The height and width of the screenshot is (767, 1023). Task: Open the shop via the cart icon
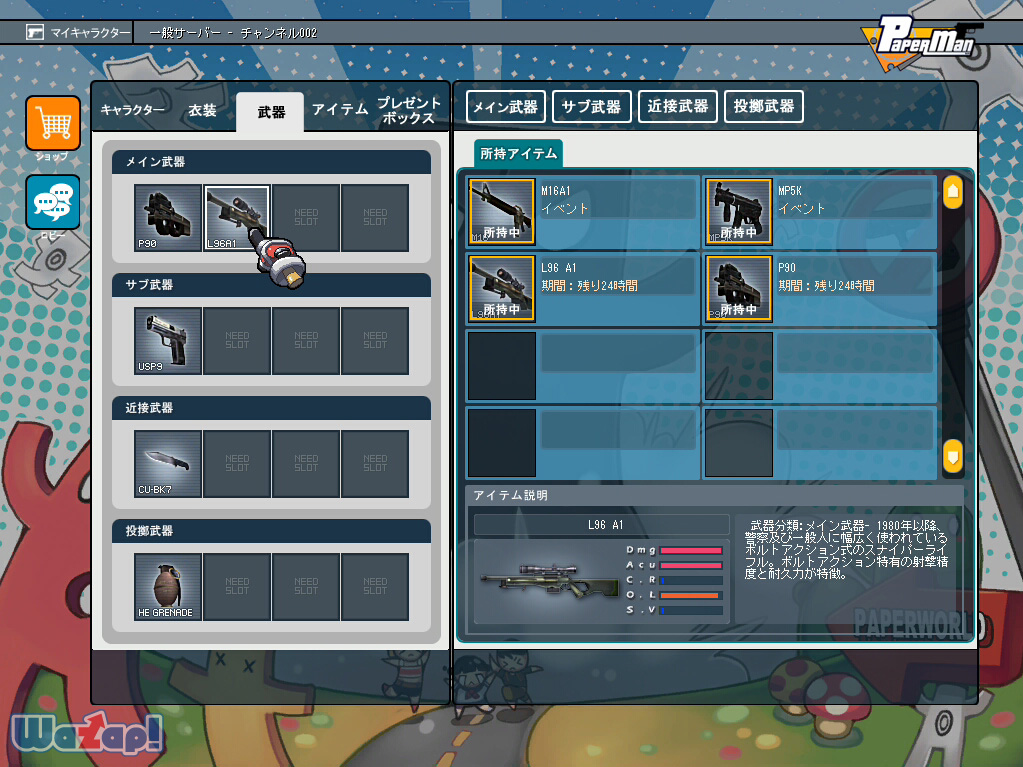click(53, 124)
